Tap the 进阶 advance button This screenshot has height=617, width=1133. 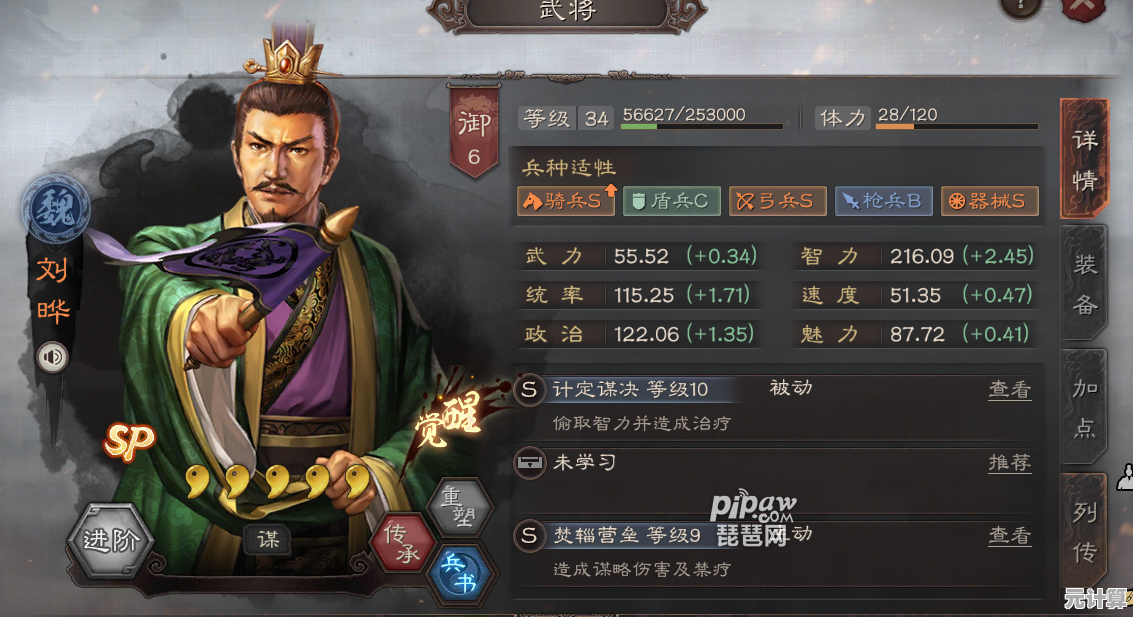pyautogui.click(x=110, y=541)
